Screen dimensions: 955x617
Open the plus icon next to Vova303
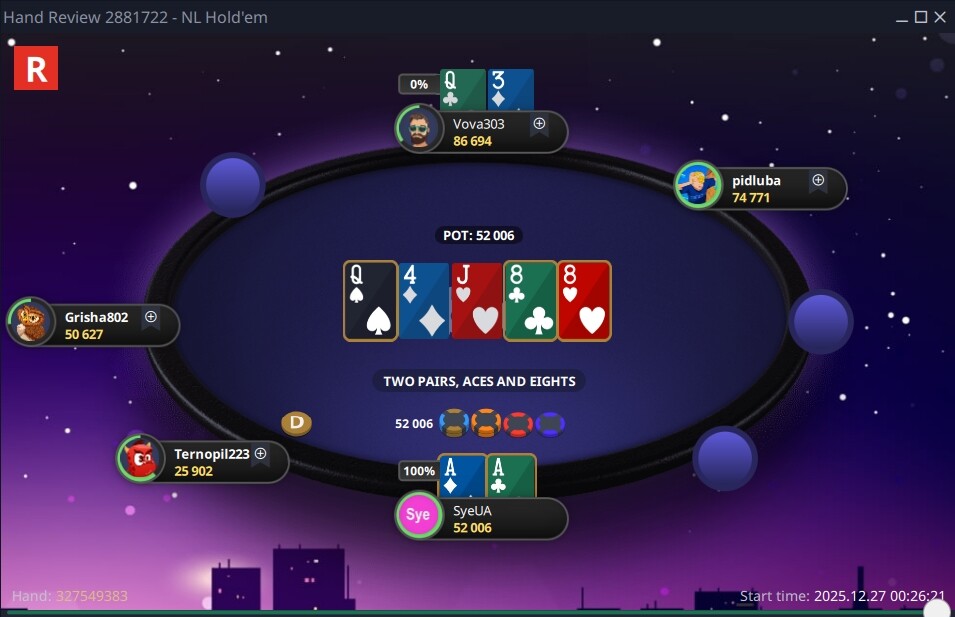[x=539, y=124]
